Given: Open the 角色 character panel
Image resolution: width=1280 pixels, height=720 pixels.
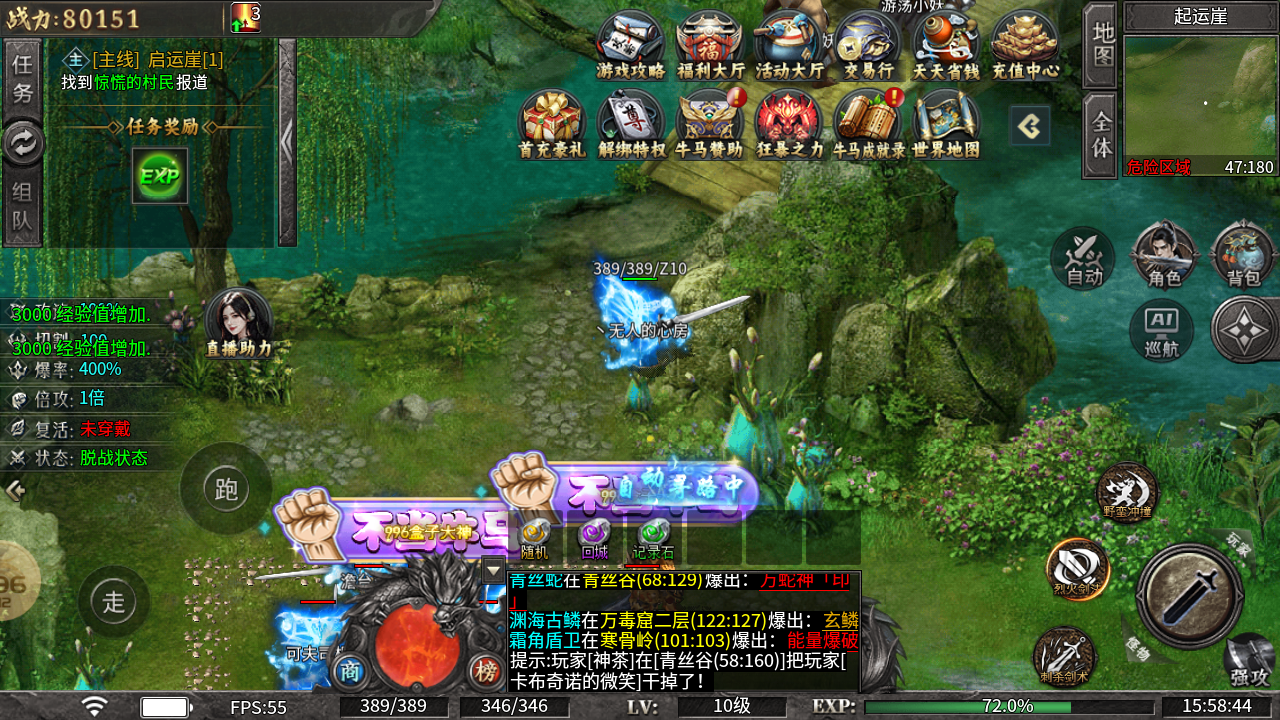Looking at the screenshot, I should pos(1164,257).
